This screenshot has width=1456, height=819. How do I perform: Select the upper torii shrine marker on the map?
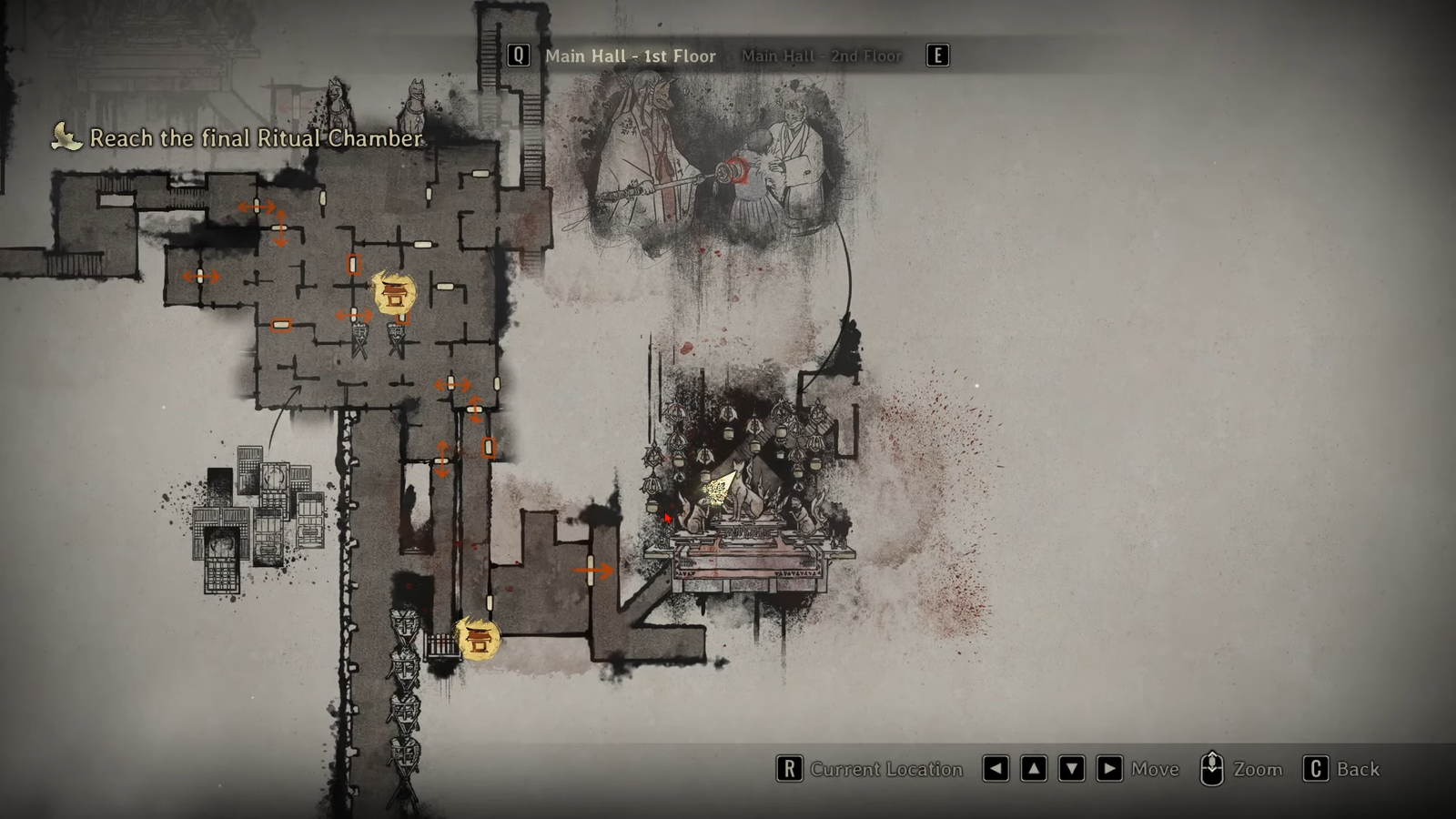click(x=393, y=293)
